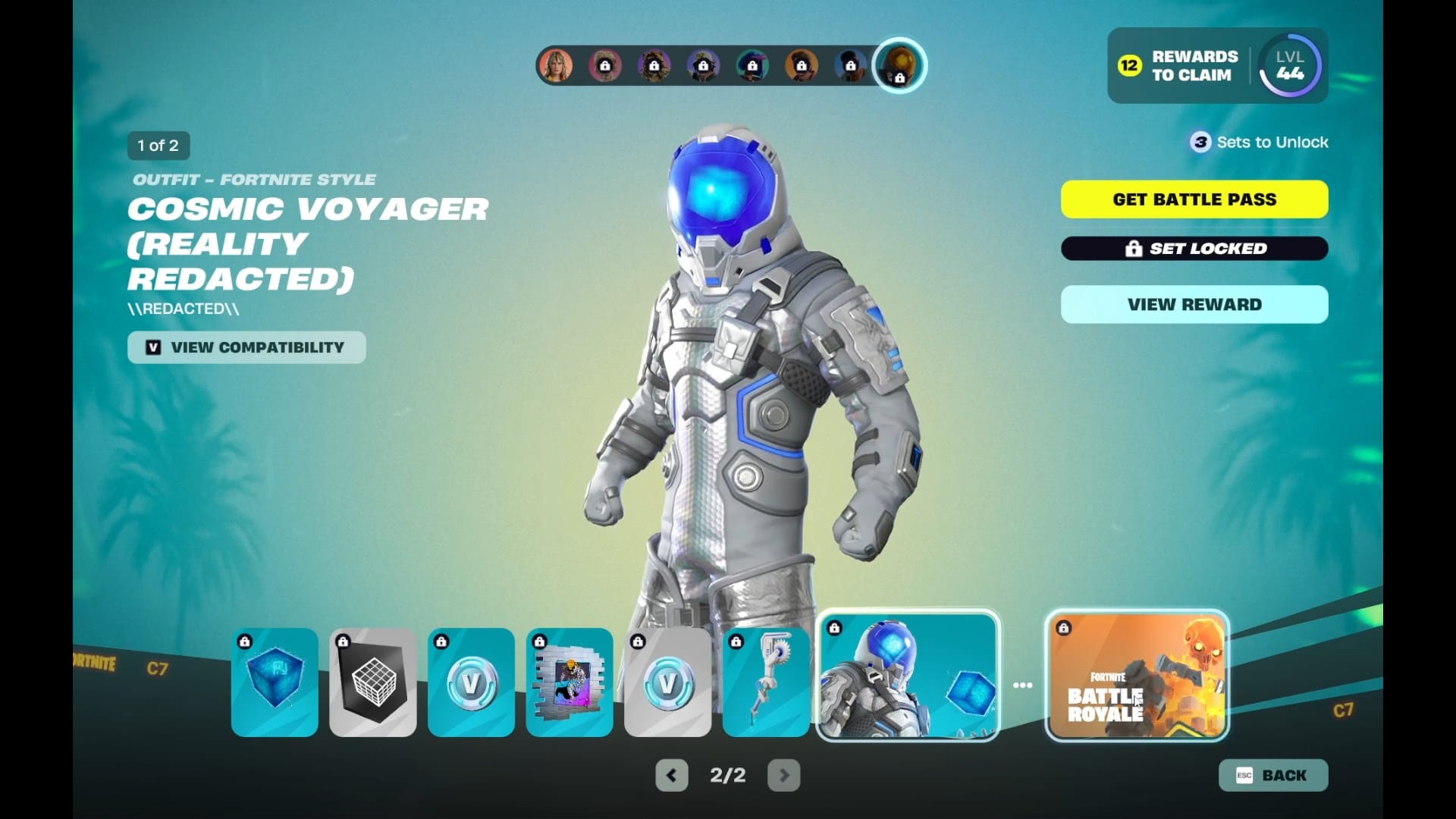Choose the white wireframe cube reward

coord(373,682)
